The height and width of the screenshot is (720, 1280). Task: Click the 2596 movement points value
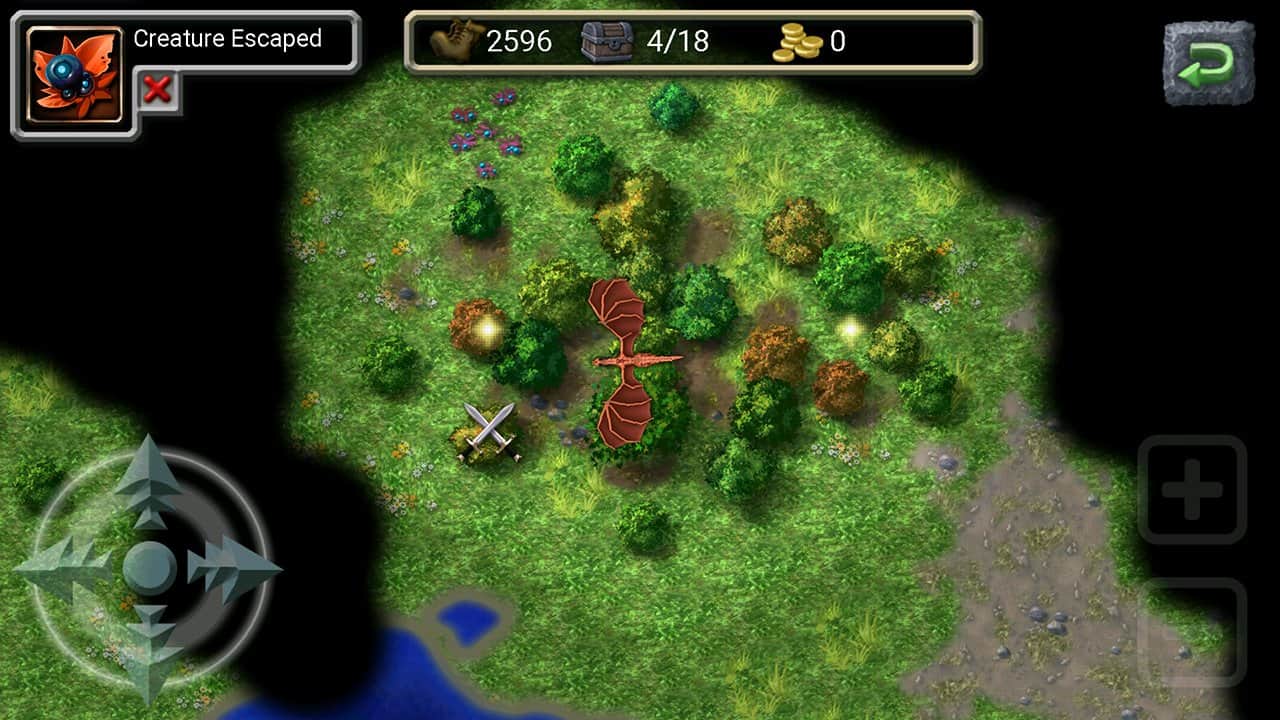pos(518,41)
